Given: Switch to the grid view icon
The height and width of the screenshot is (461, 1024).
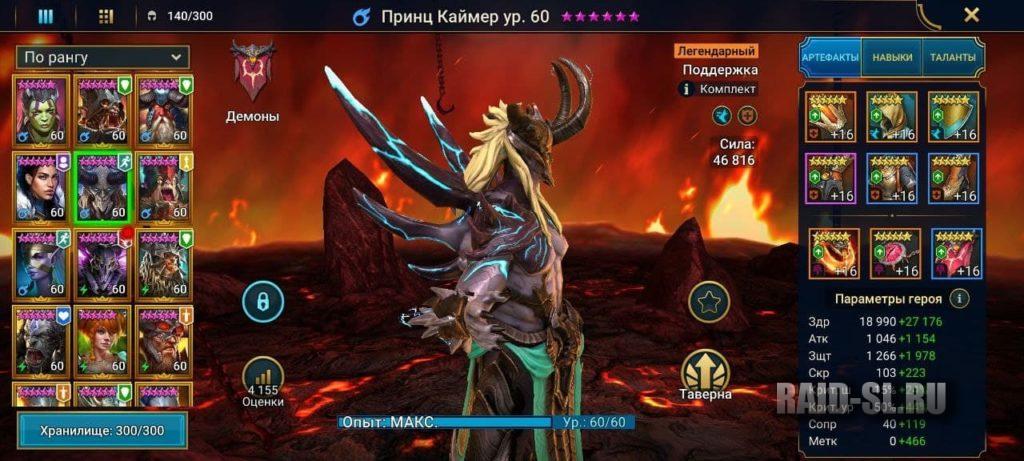Looking at the screenshot, I should 106,16.
